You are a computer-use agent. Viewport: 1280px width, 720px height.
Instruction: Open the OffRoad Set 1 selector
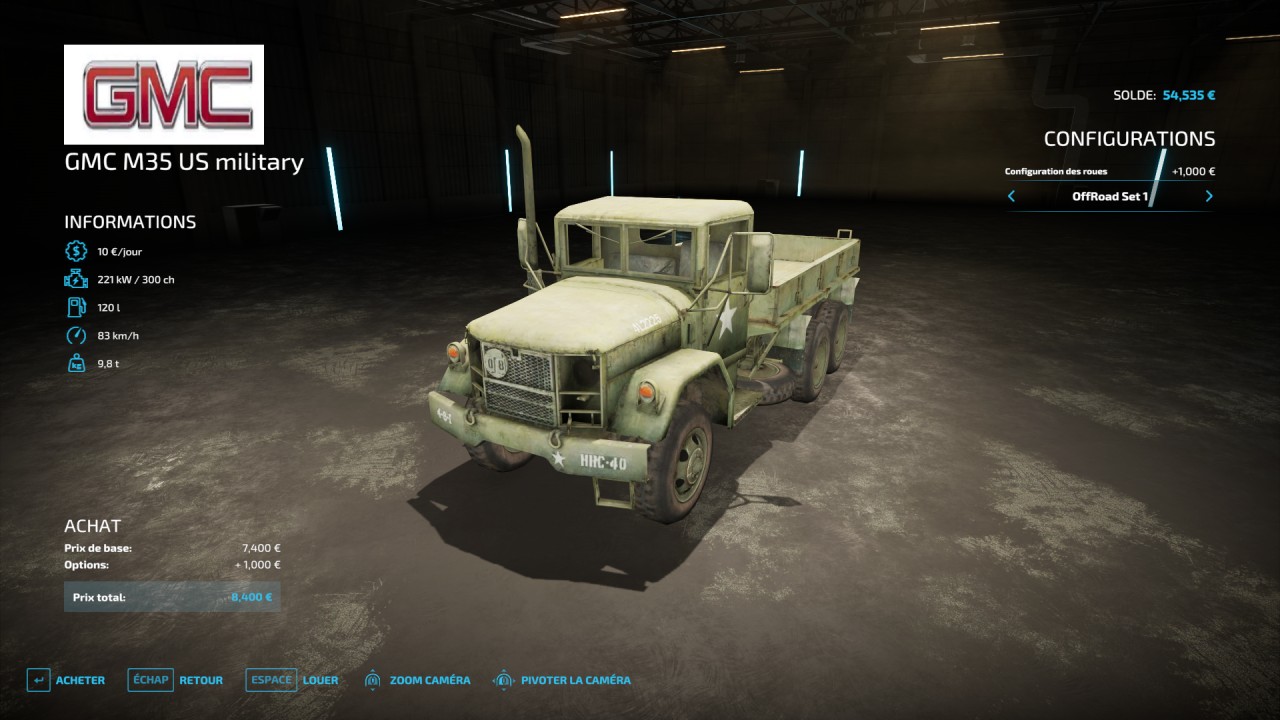1109,197
